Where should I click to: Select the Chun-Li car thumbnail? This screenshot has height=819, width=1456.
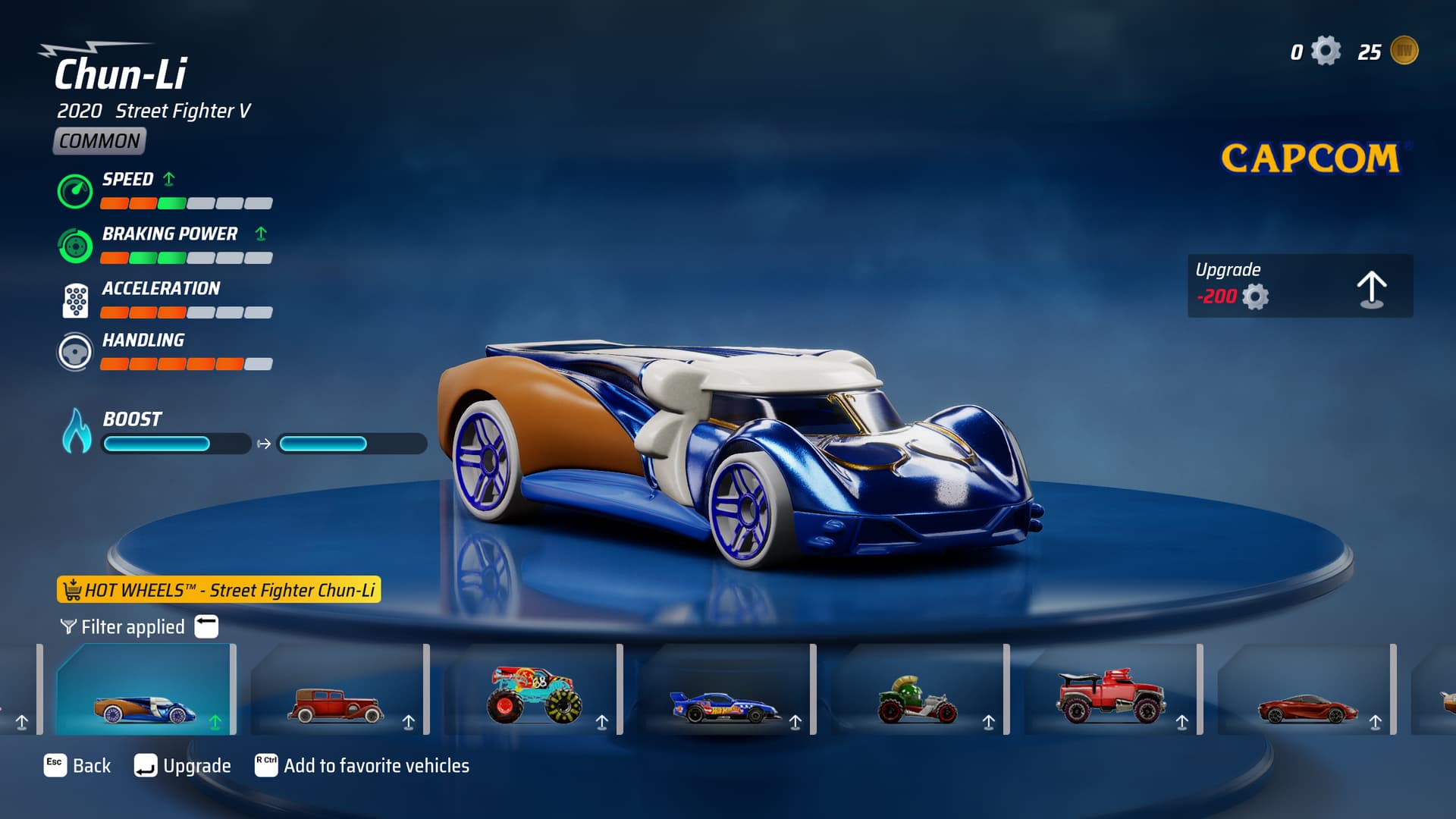click(x=145, y=690)
